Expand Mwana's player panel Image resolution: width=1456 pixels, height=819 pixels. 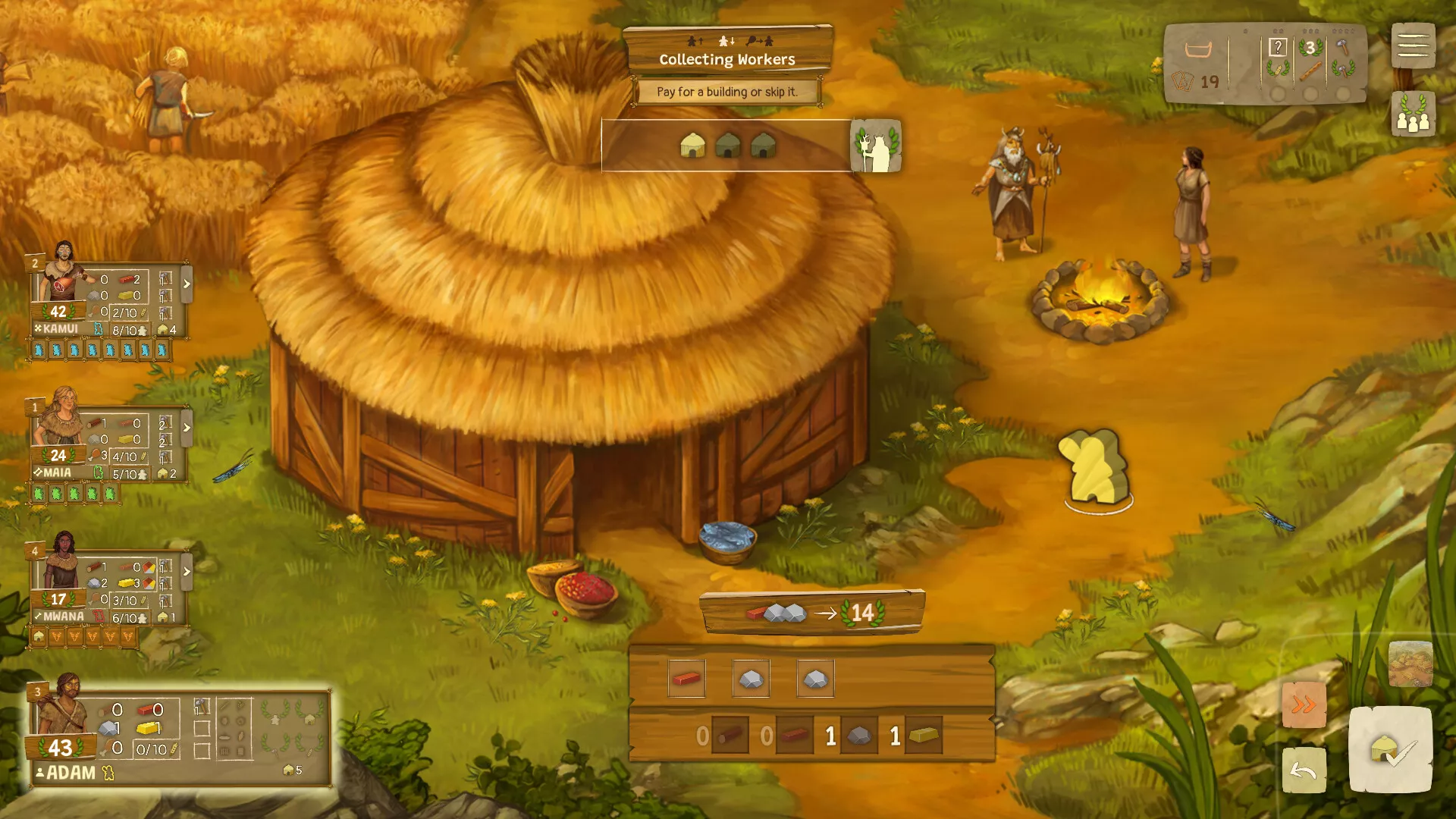[x=187, y=571]
